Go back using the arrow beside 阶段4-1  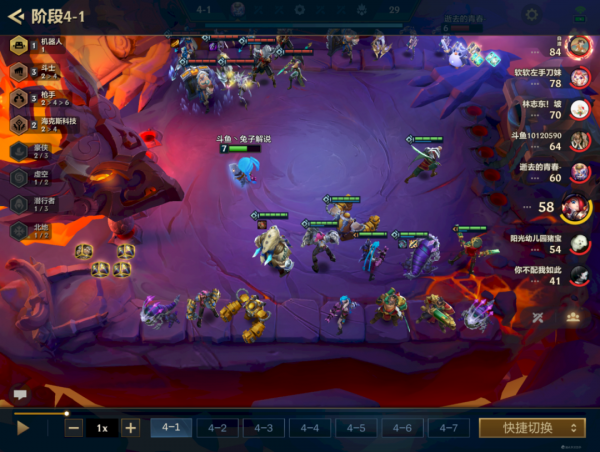[15, 15]
